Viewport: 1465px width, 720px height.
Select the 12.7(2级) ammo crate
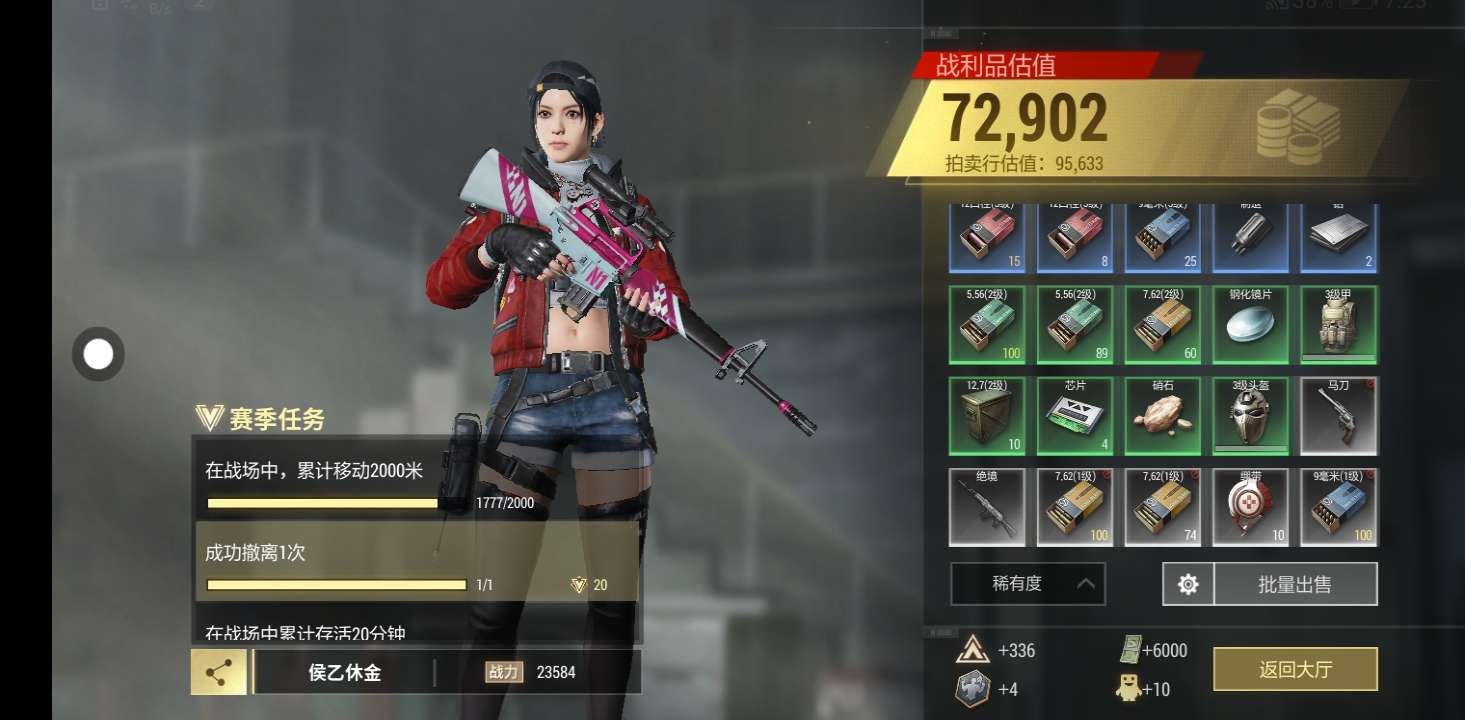[987, 415]
